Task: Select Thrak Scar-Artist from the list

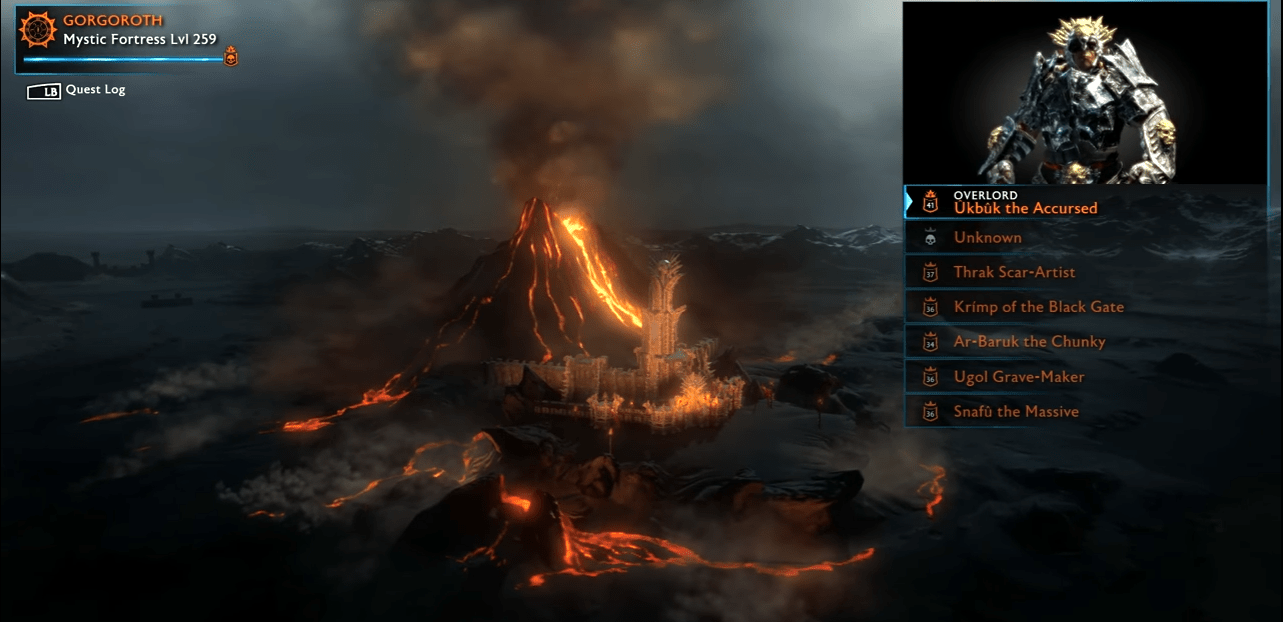Action: (1014, 272)
